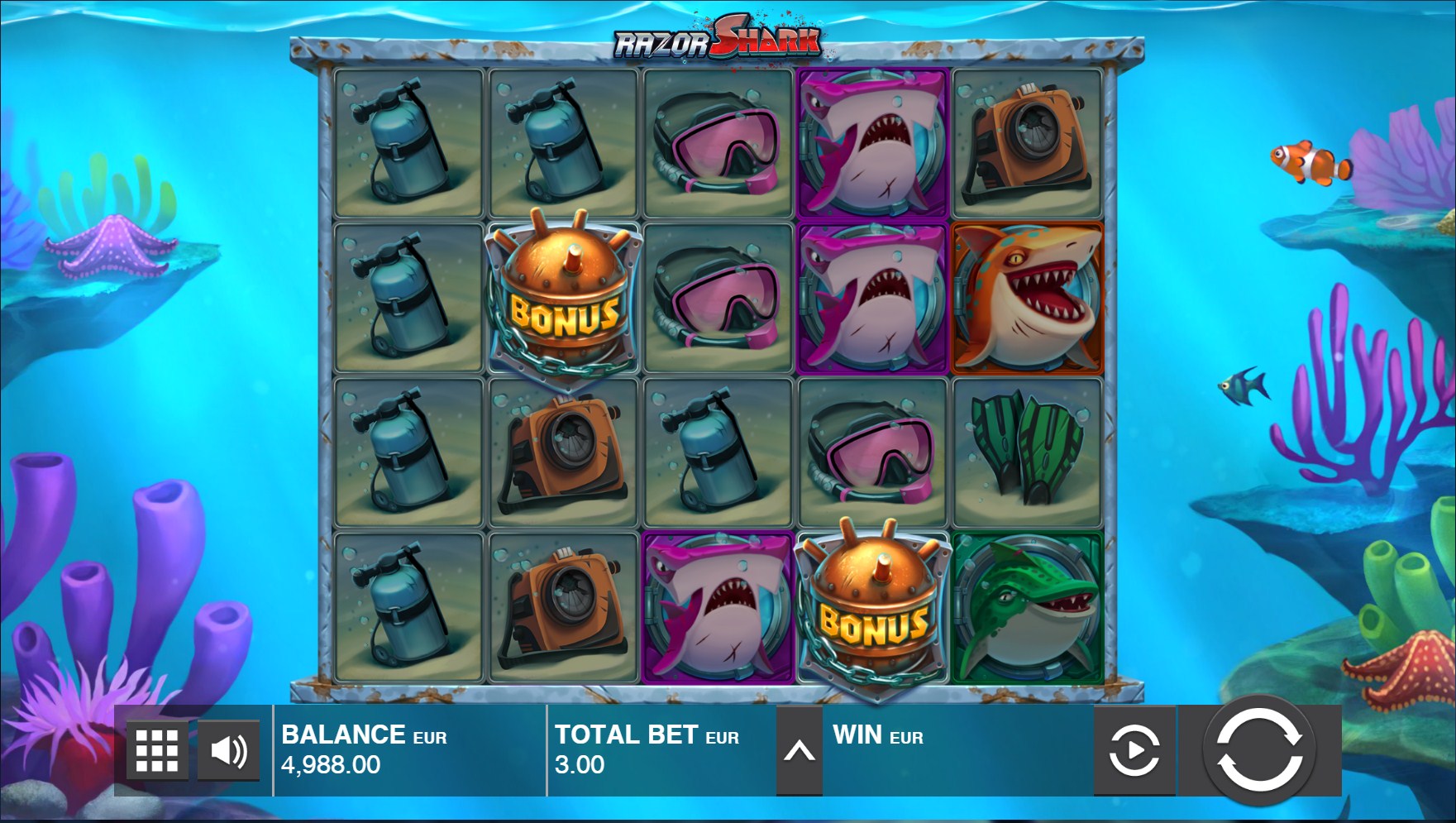Viewport: 1456px width, 823px height.
Task: Spin the reels with the big spin button
Action: 1259,751
